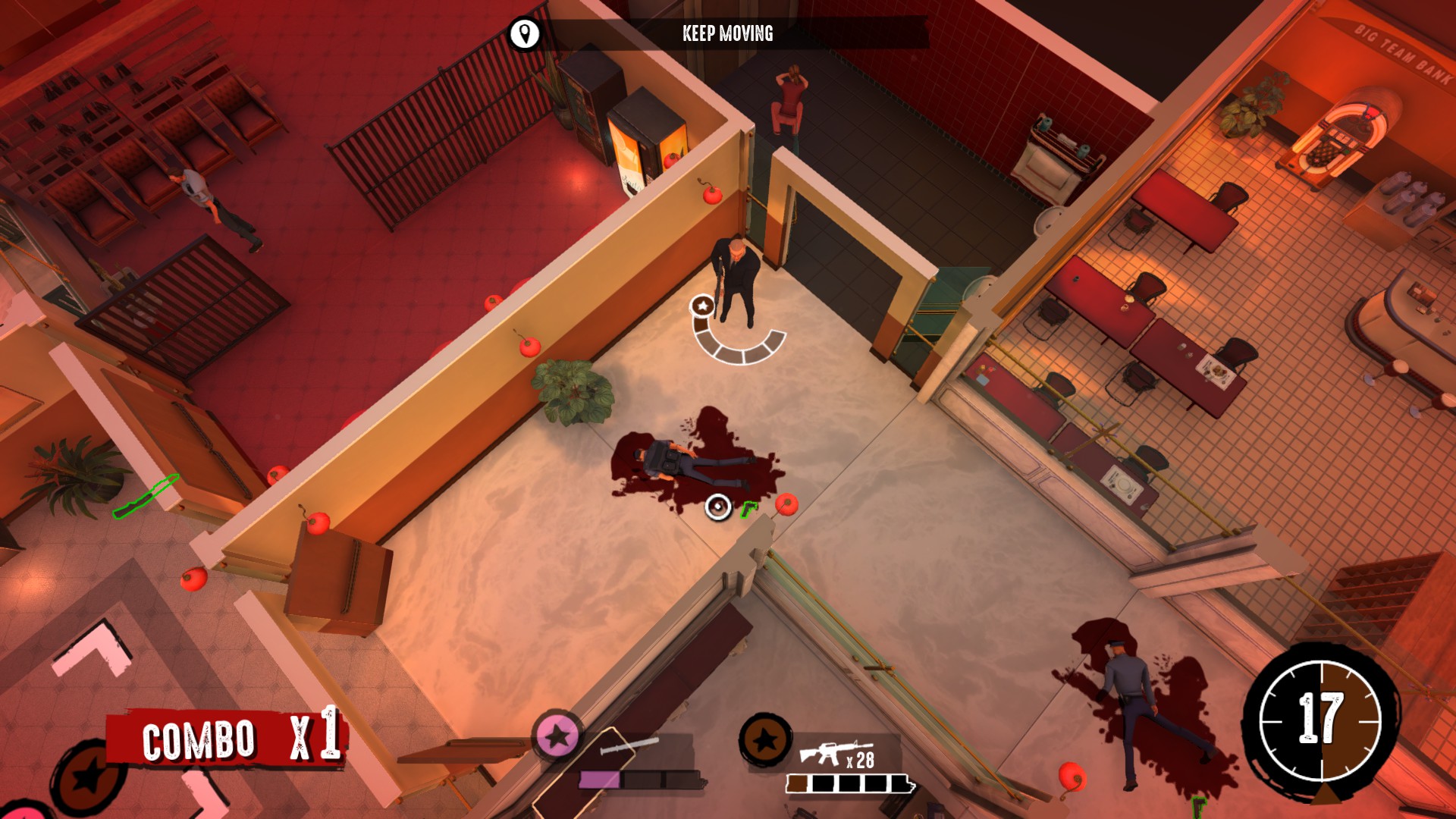Select the syringe item icon
Image resolution: width=1456 pixels, height=819 pixels.
click(x=629, y=746)
